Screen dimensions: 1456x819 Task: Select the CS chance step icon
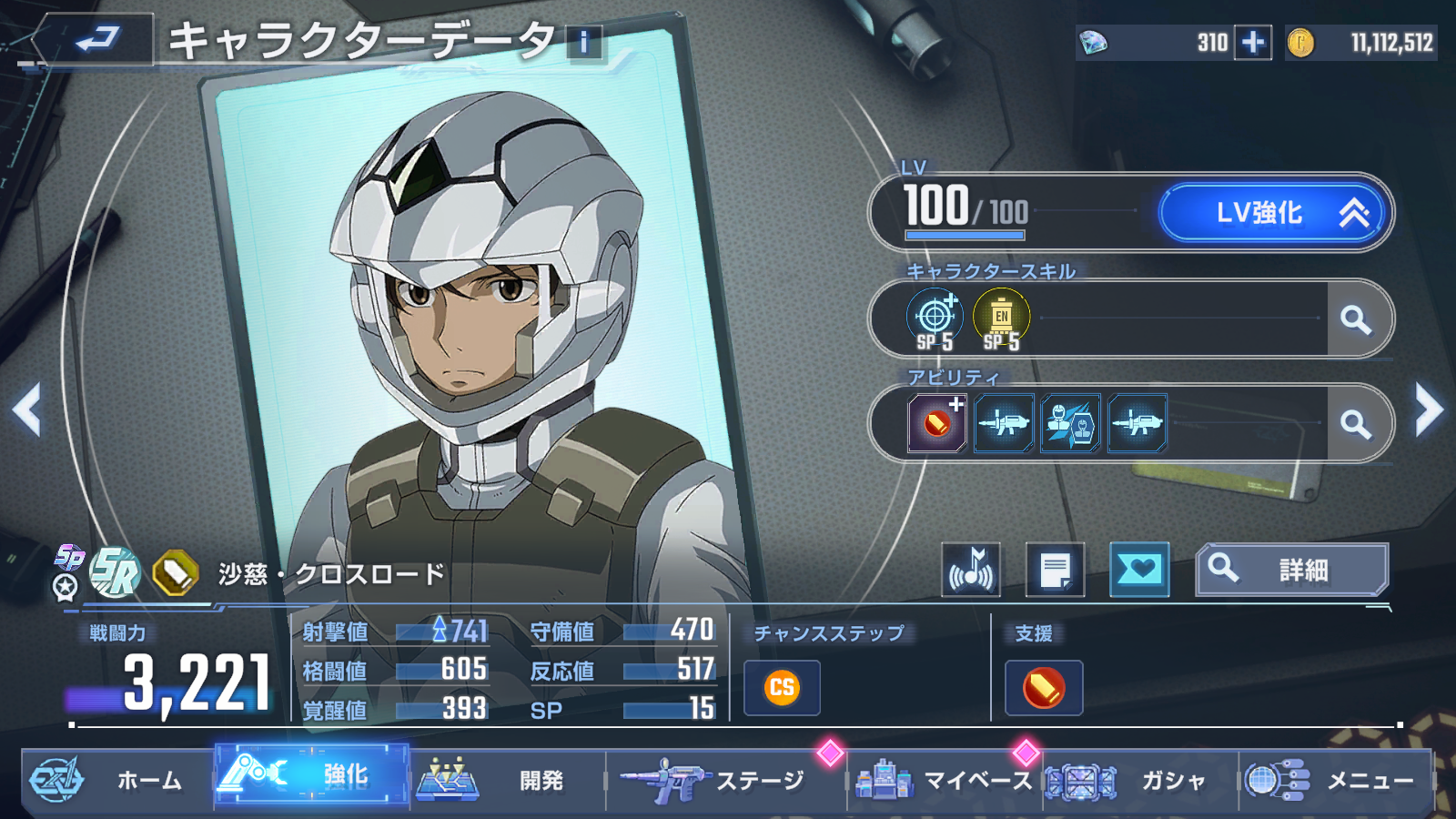click(x=782, y=688)
